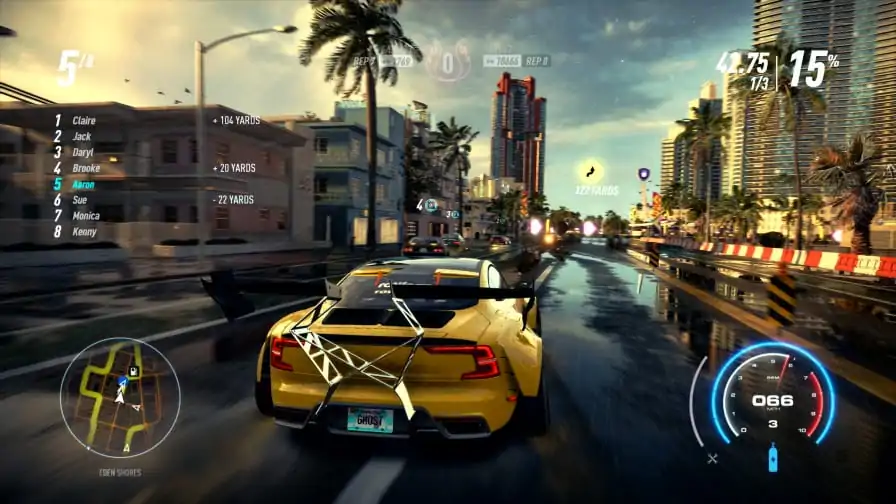This screenshot has width=896, height=504.
Task: Select Monica's row in the leaderboard
Action: pyautogui.click(x=86, y=216)
